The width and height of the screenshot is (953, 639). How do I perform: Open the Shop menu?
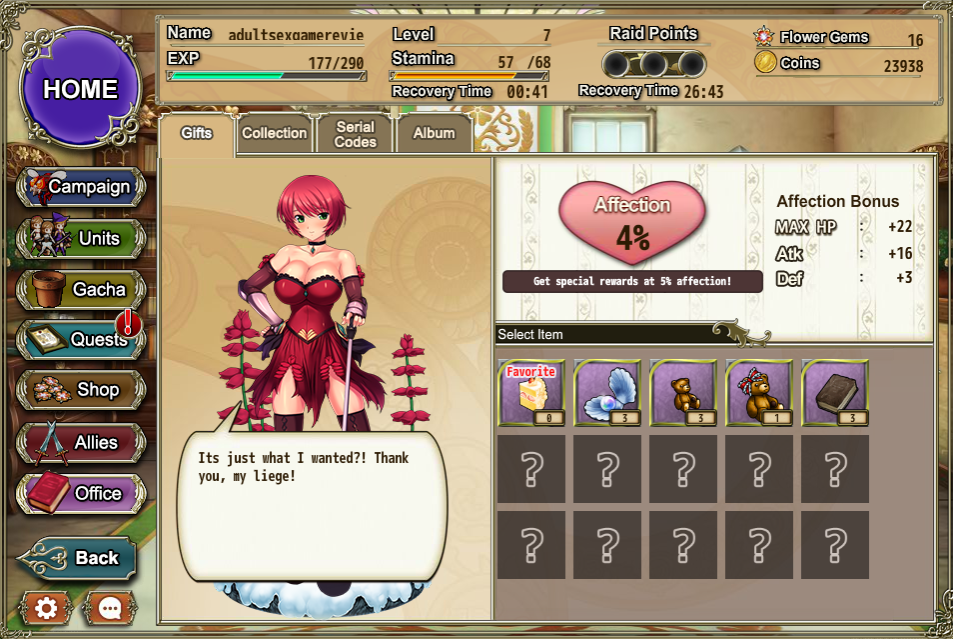coord(81,390)
